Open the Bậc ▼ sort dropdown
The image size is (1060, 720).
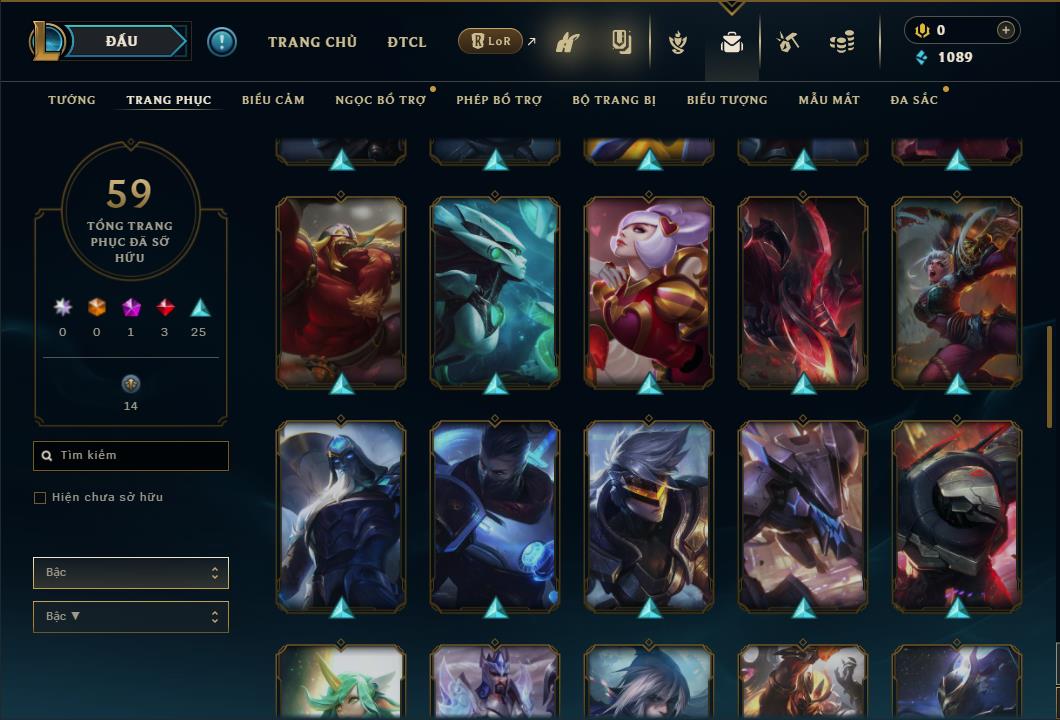coord(131,617)
